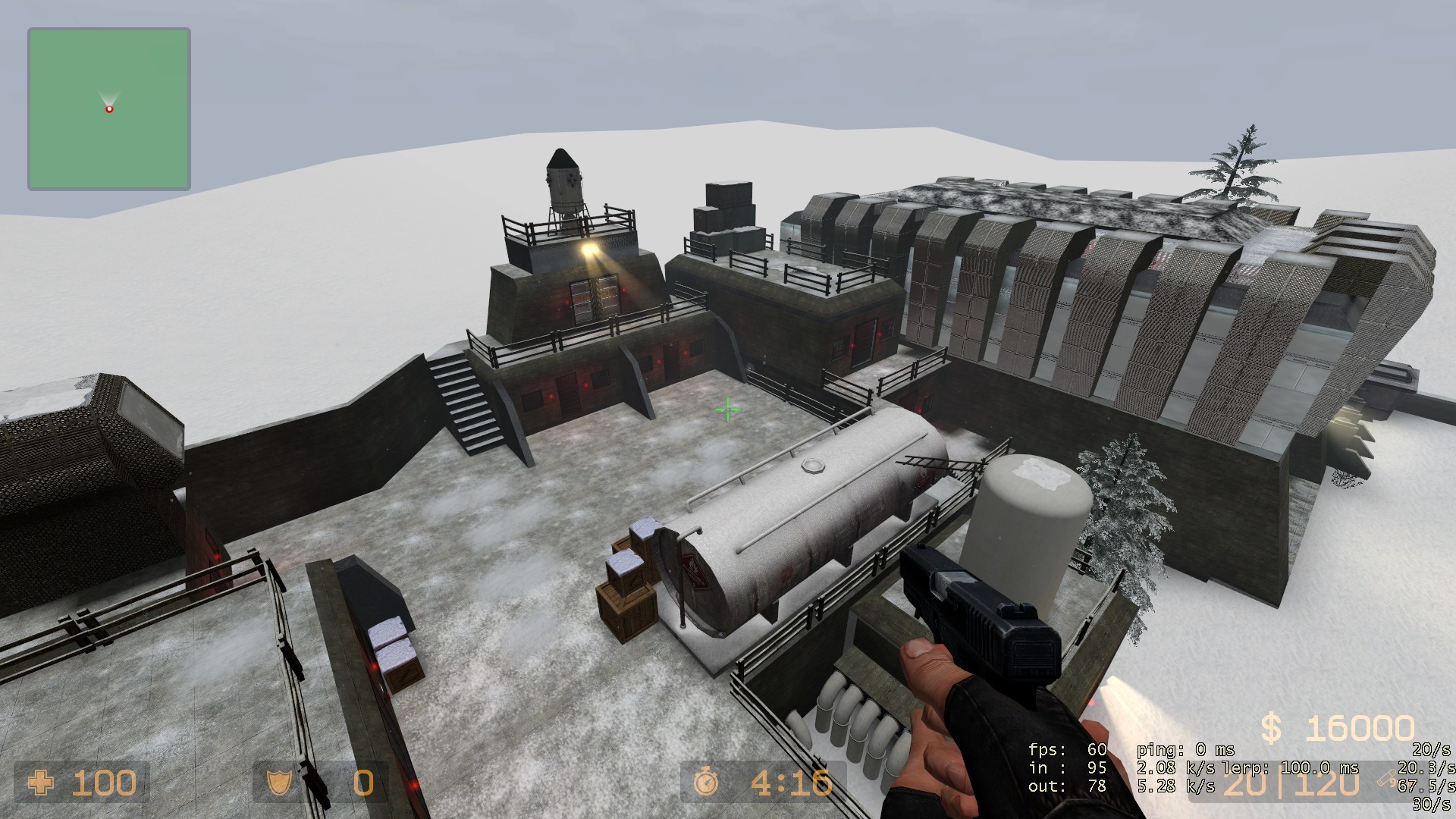Click the armor shield icon

(279, 783)
